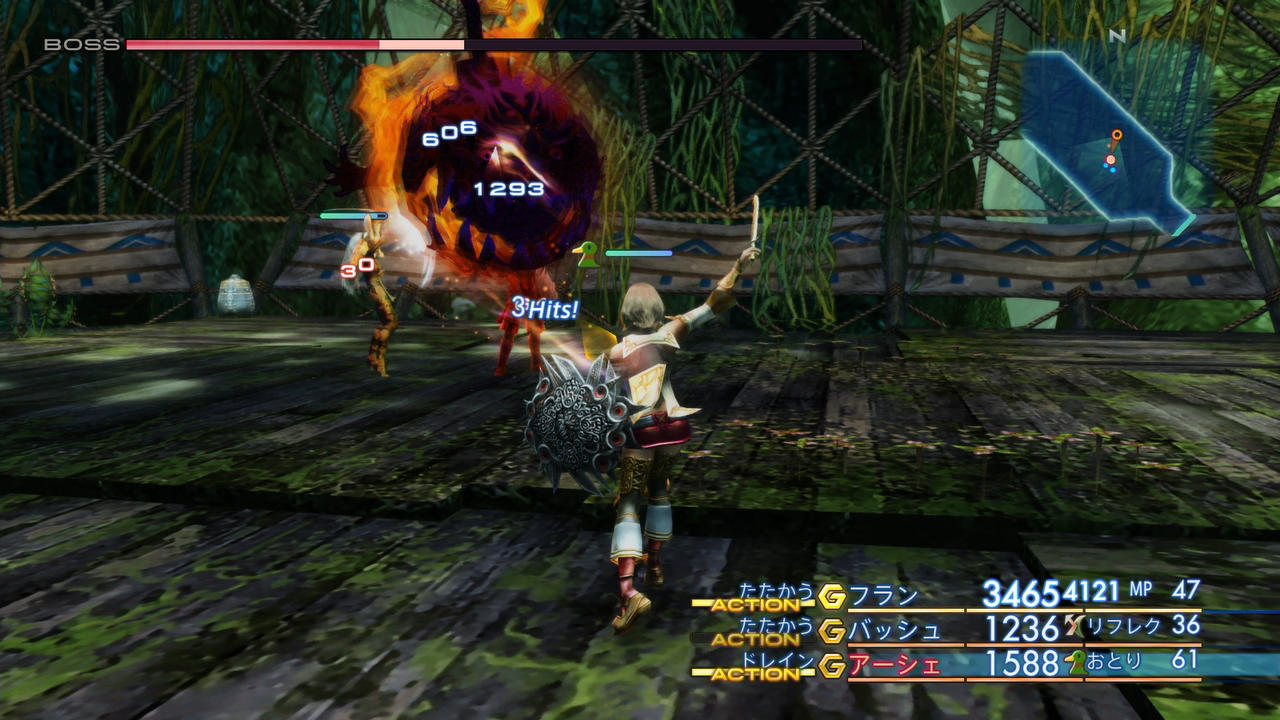Screen dimensions: 1280x720
Task: Select party member アーシェ
Action: [x=895, y=664]
